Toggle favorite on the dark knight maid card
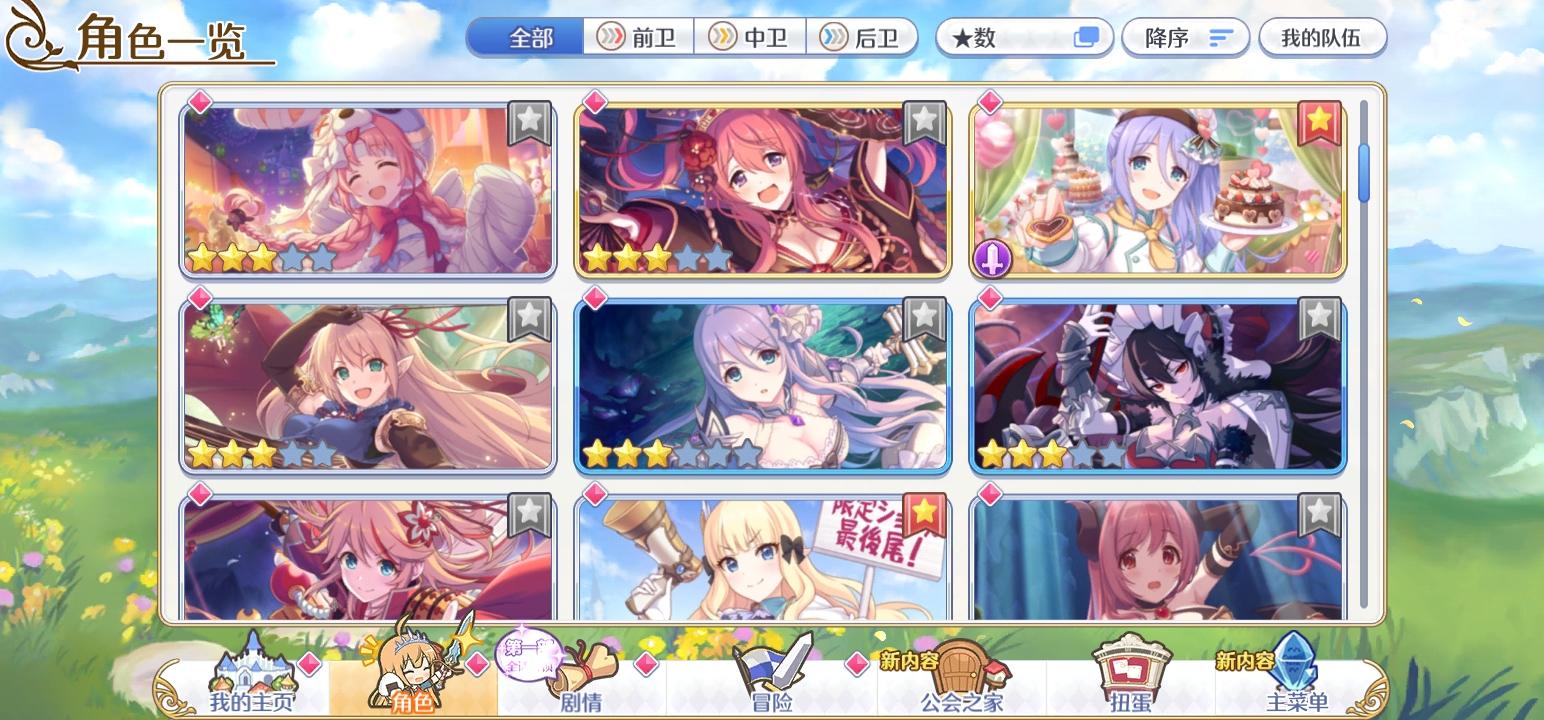This screenshot has height=720, width=1544. 1320,320
